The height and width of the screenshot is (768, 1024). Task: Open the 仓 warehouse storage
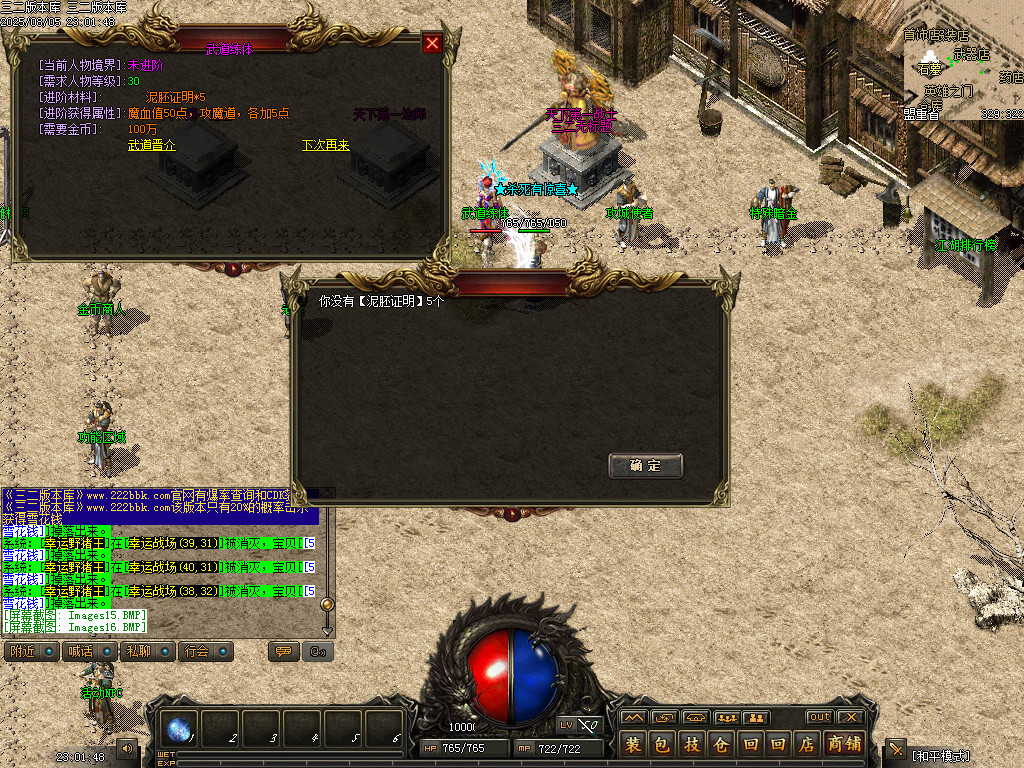[720, 744]
